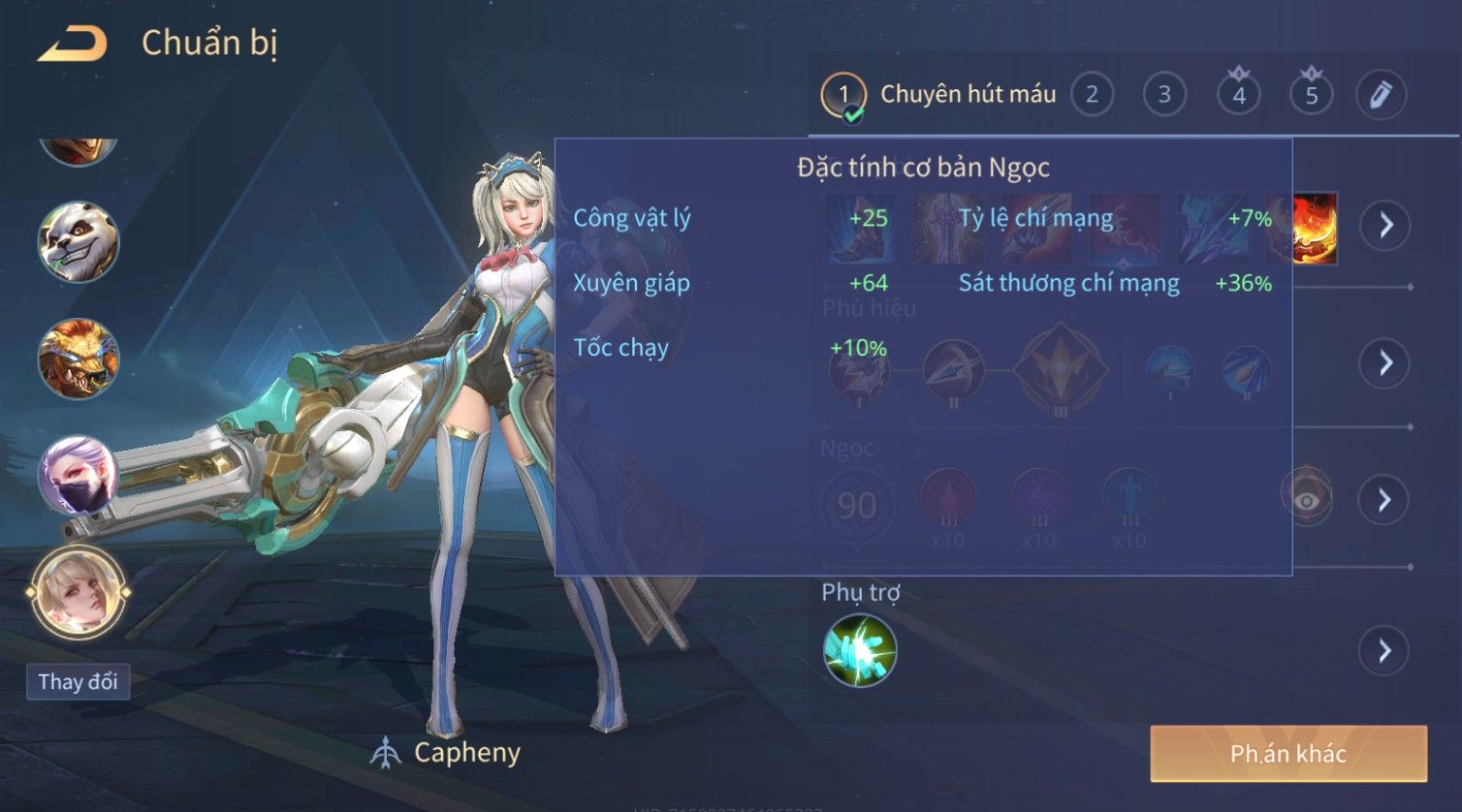Switch to loadout preset 3

coord(1164,95)
